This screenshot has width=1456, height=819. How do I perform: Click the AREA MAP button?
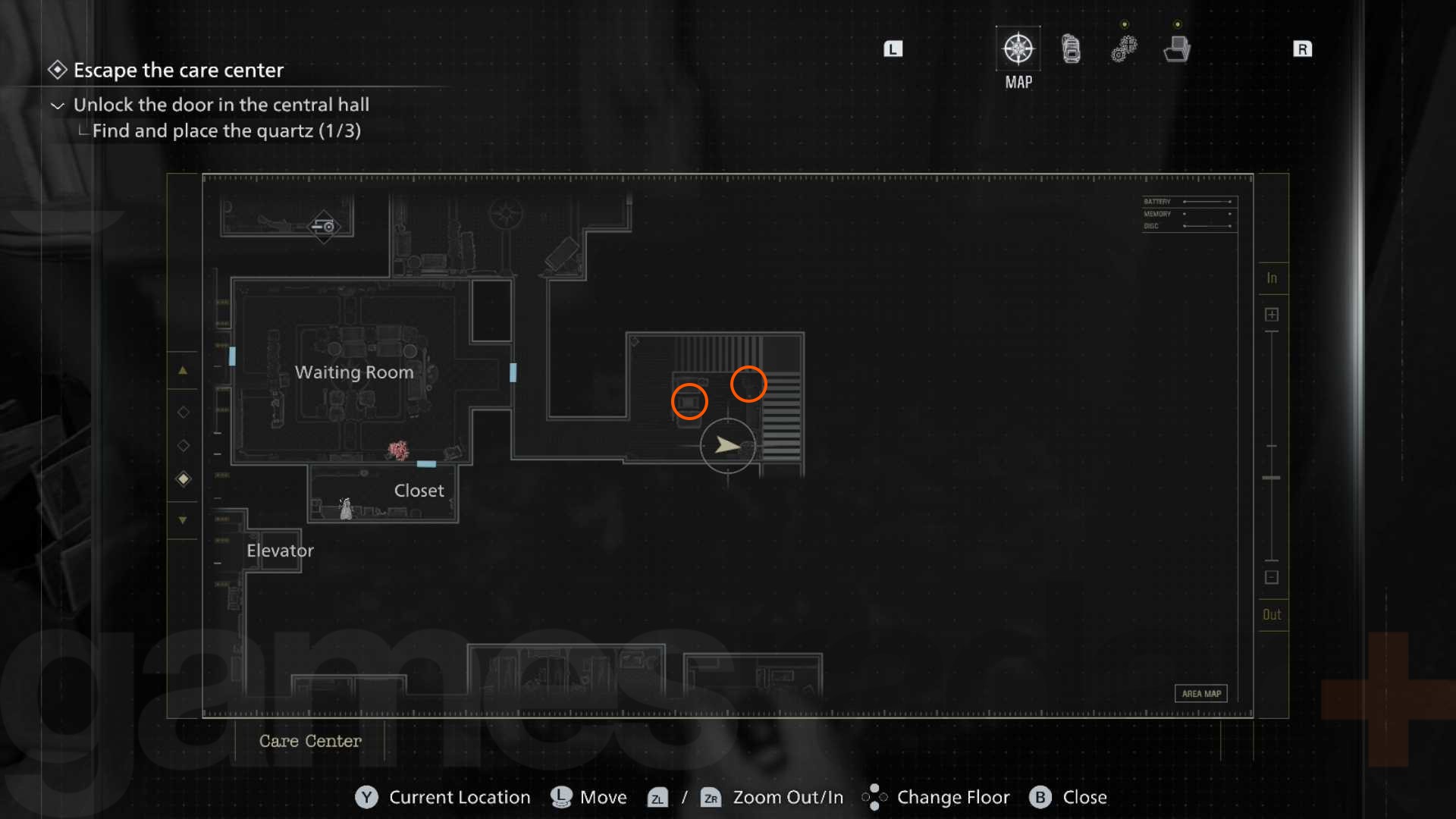(x=1201, y=693)
